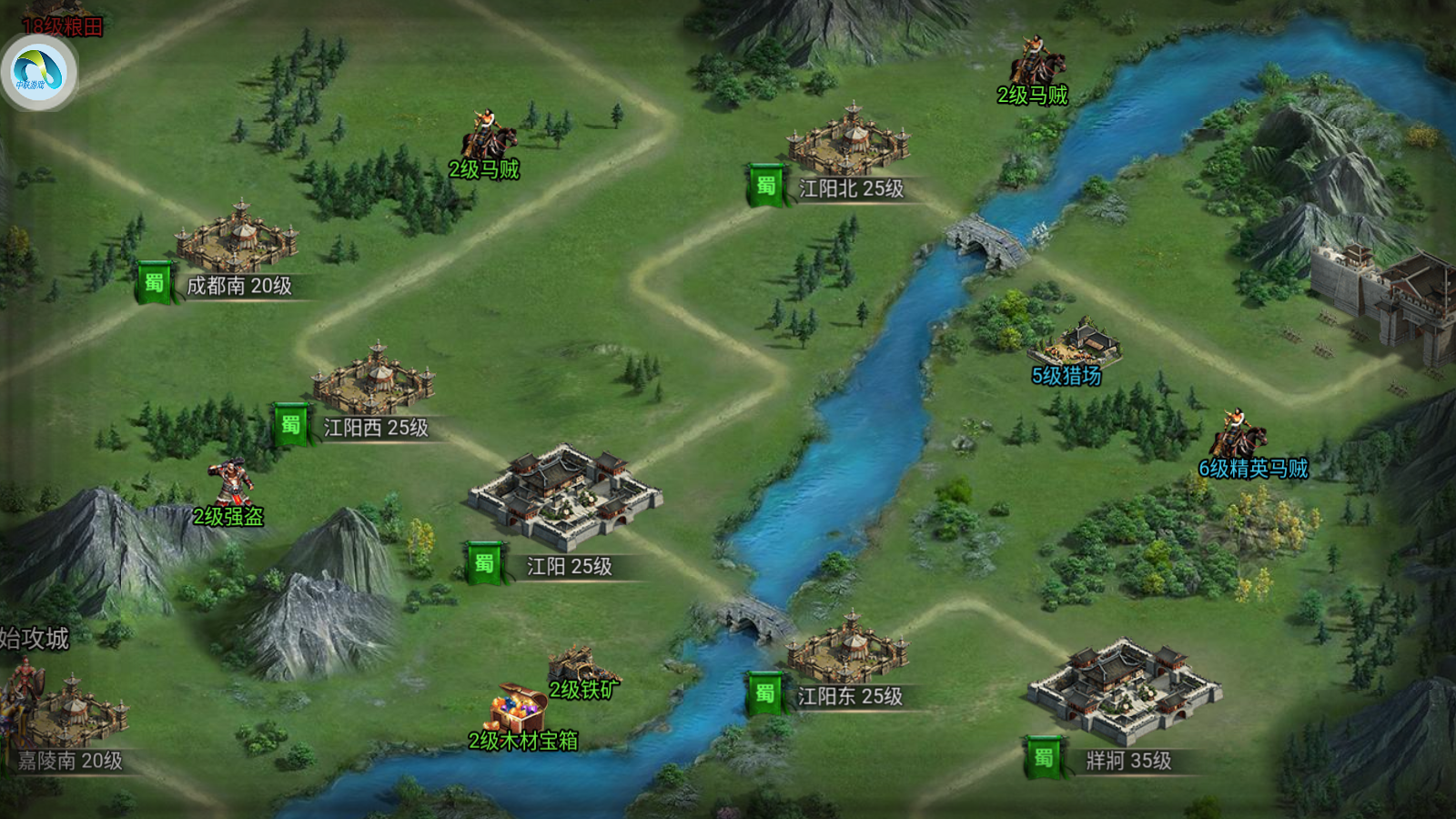The image size is (1456, 819).
Task: Select the 江阳东 25级 outpost
Action: 848,651
